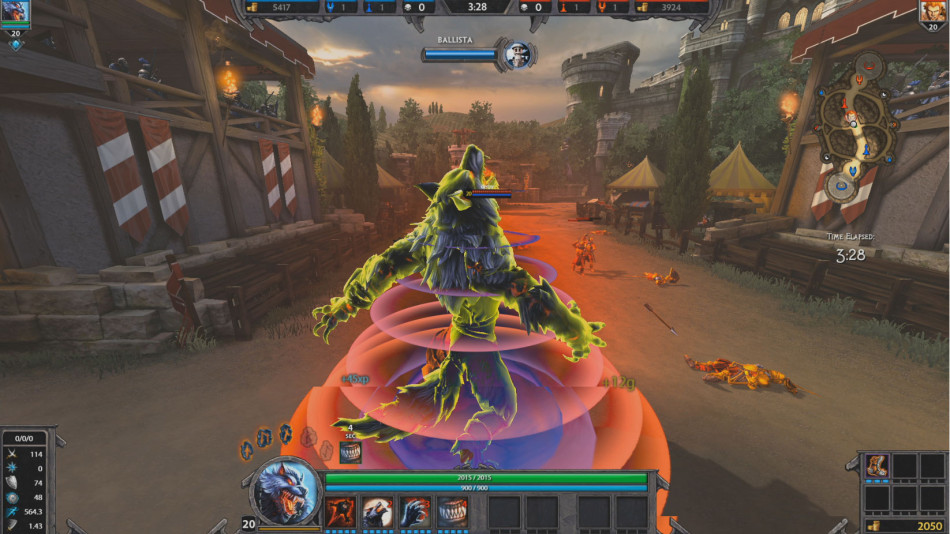Click the wolf god portrait
950x534 pixels.
(x=286, y=490)
